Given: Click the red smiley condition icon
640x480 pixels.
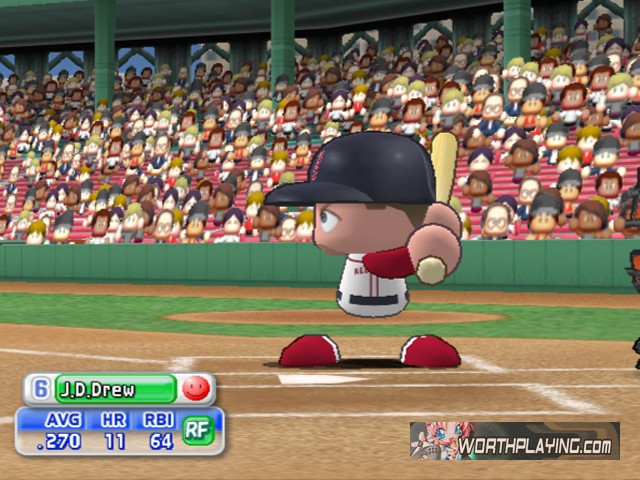Looking at the screenshot, I should click(197, 389).
